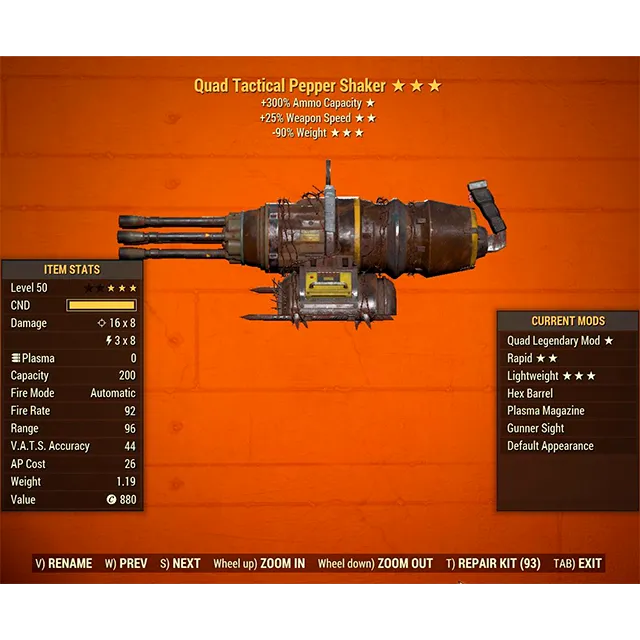Rename the Quad Tactical Pepper Shaker
This screenshot has width=640, height=640.
64,564
